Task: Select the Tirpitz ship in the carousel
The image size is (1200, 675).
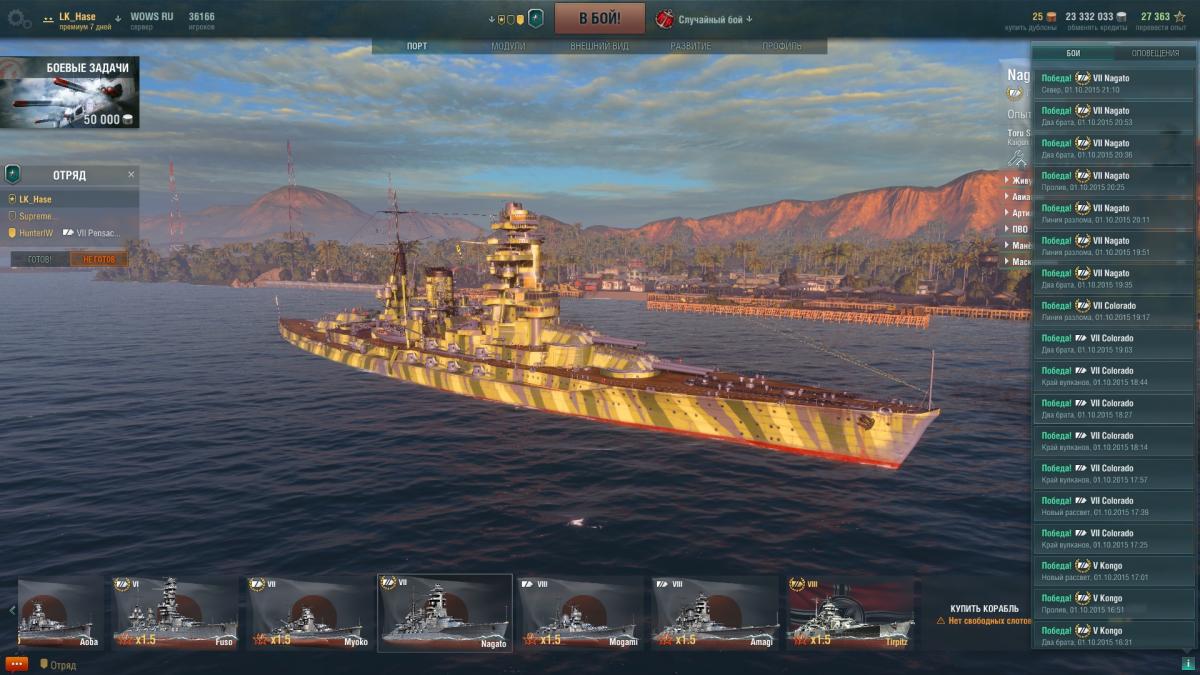Action: tap(849, 613)
